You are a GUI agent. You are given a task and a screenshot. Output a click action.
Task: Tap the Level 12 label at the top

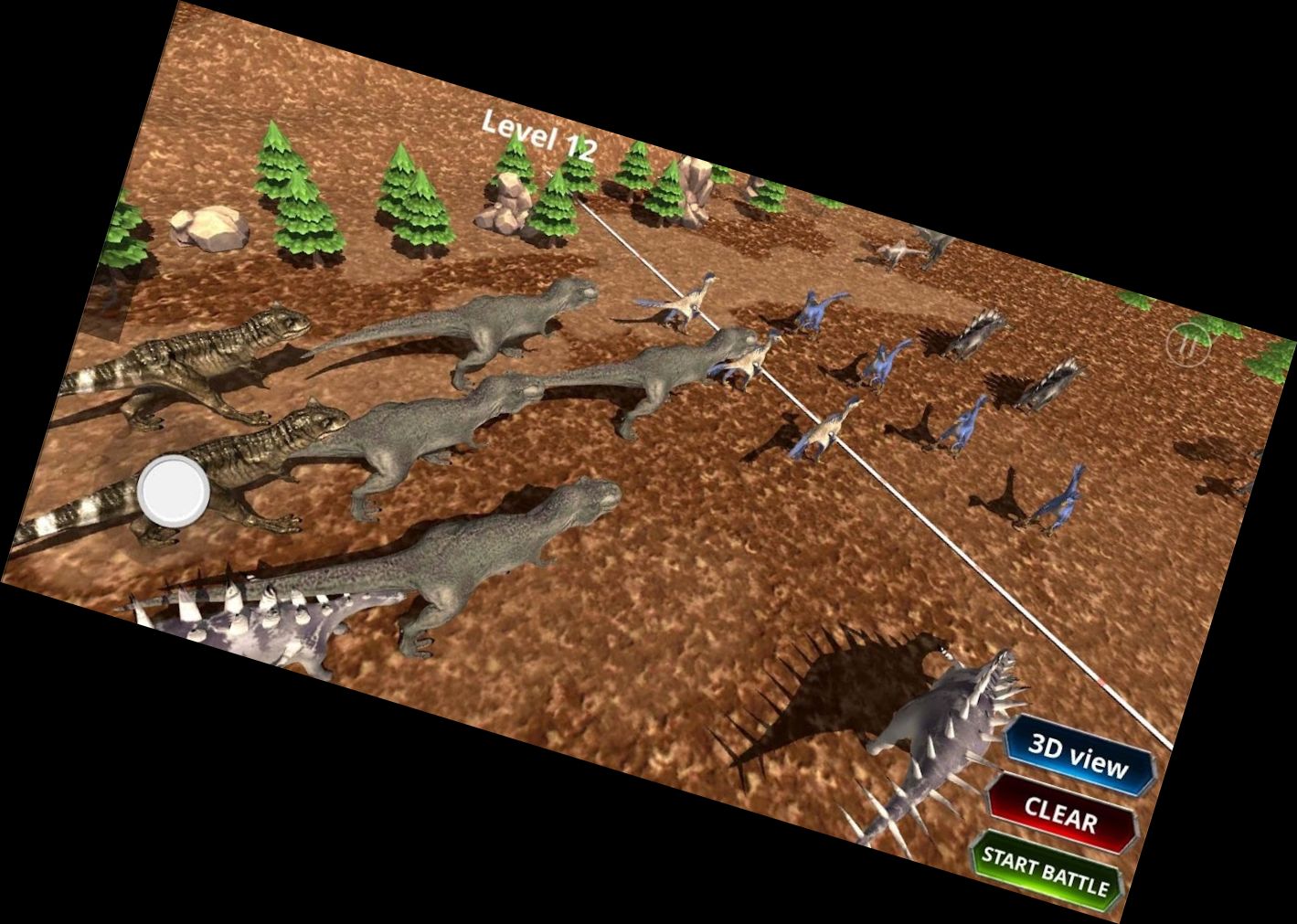point(539,133)
